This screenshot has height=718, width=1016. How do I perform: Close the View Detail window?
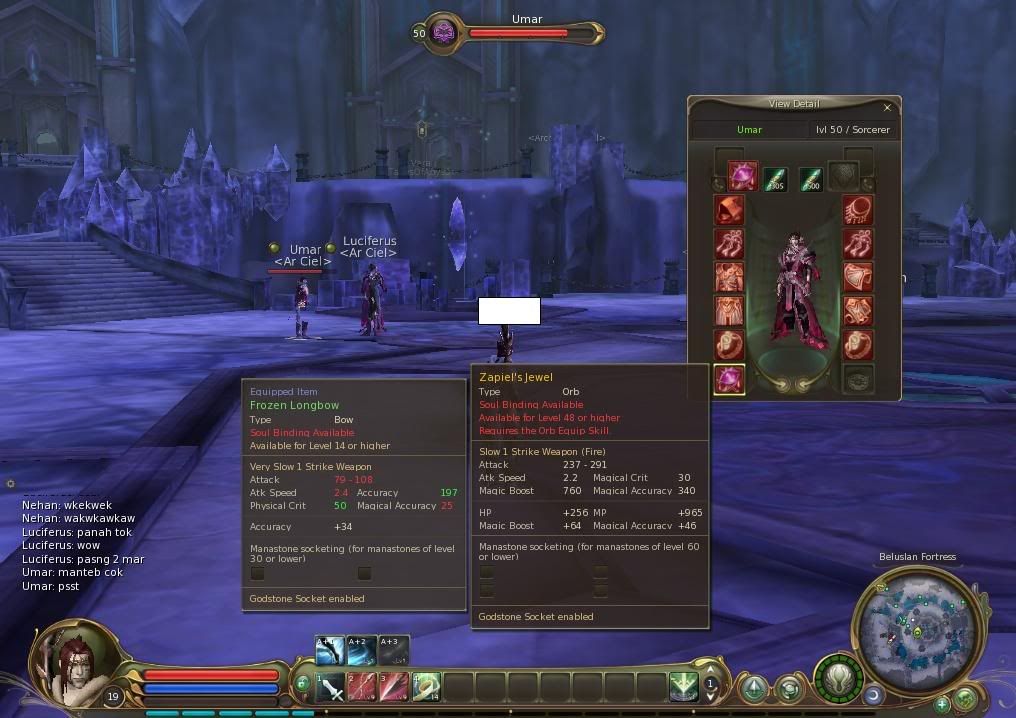coord(887,107)
